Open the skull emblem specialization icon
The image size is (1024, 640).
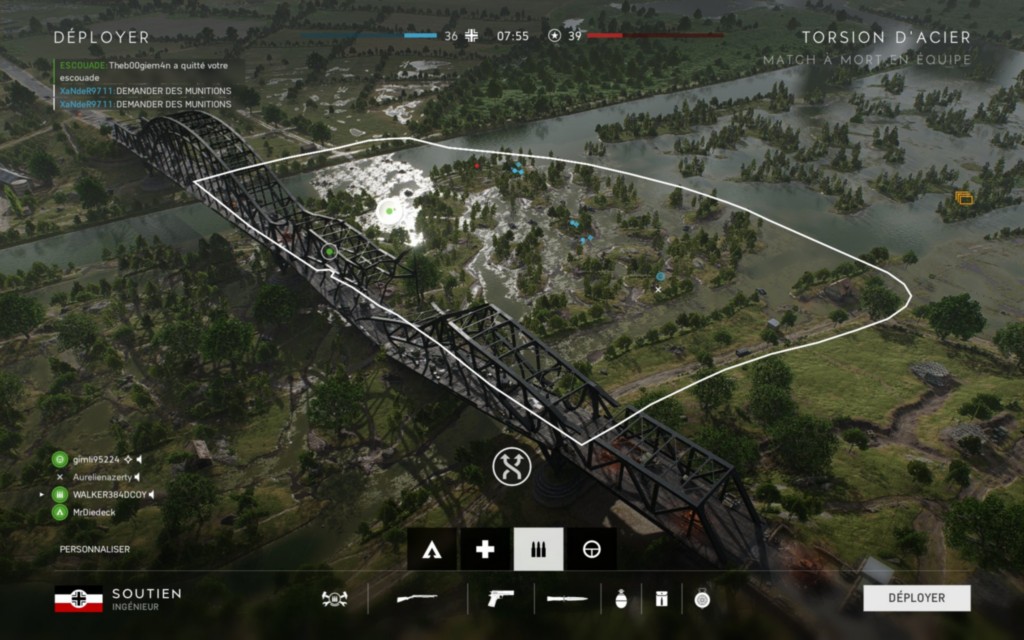334,599
